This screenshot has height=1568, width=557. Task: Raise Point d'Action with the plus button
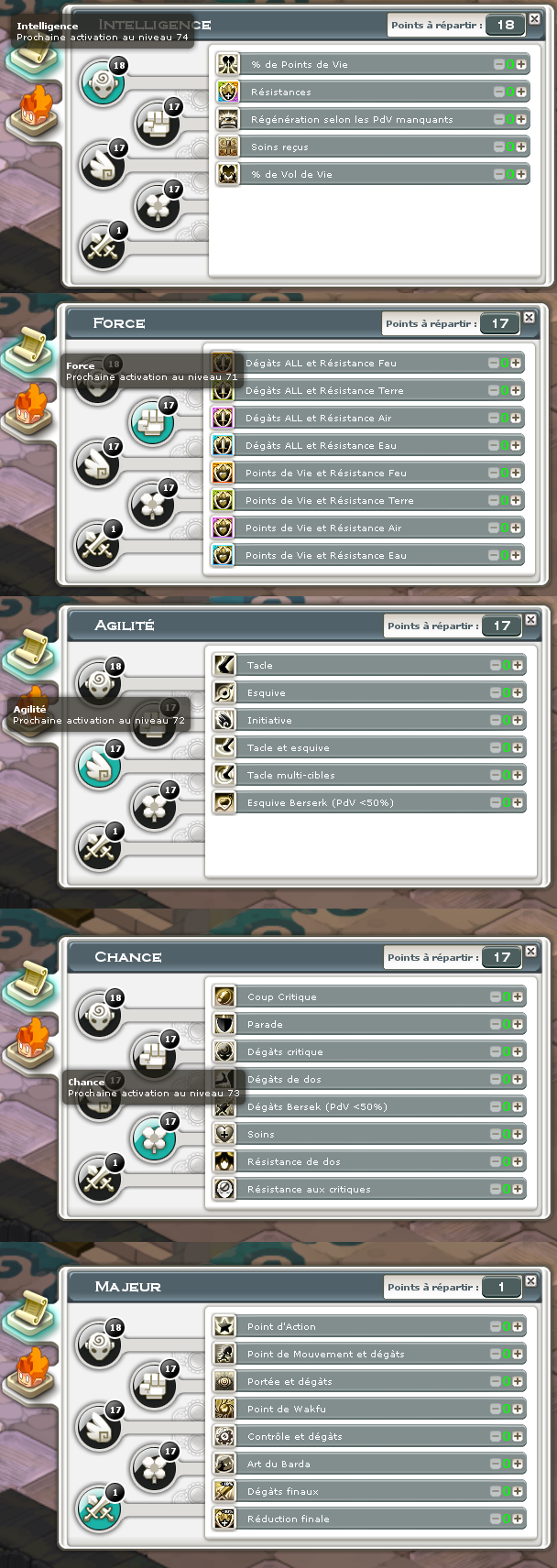coord(518,1327)
